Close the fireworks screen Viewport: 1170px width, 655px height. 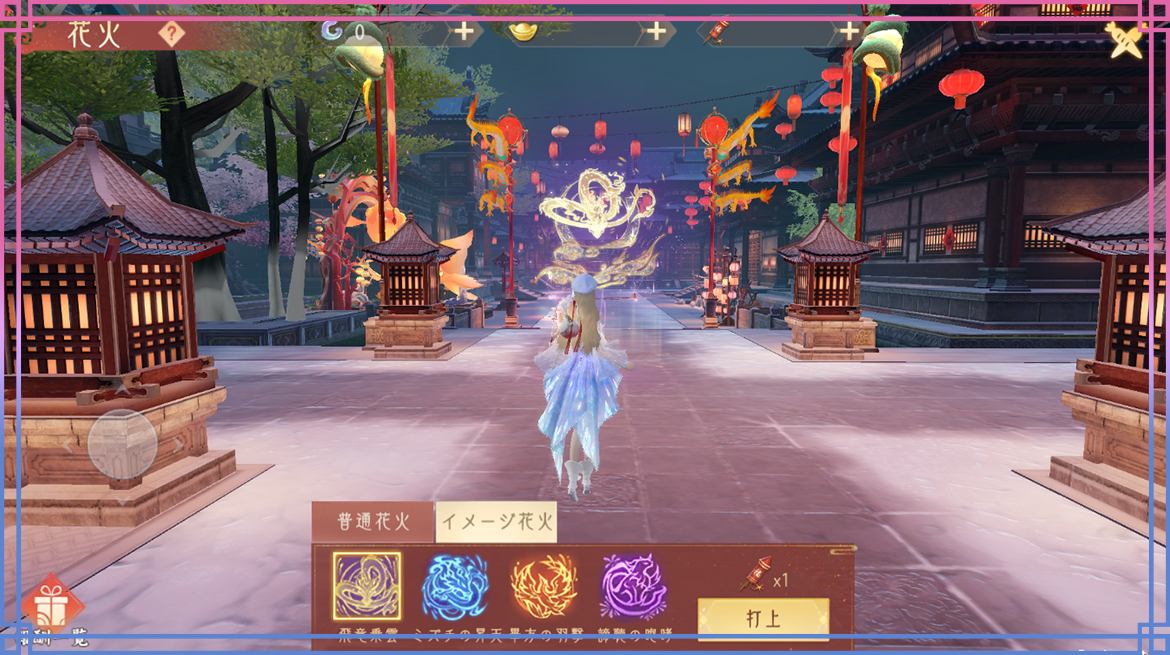pyautogui.click(x=1125, y=40)
